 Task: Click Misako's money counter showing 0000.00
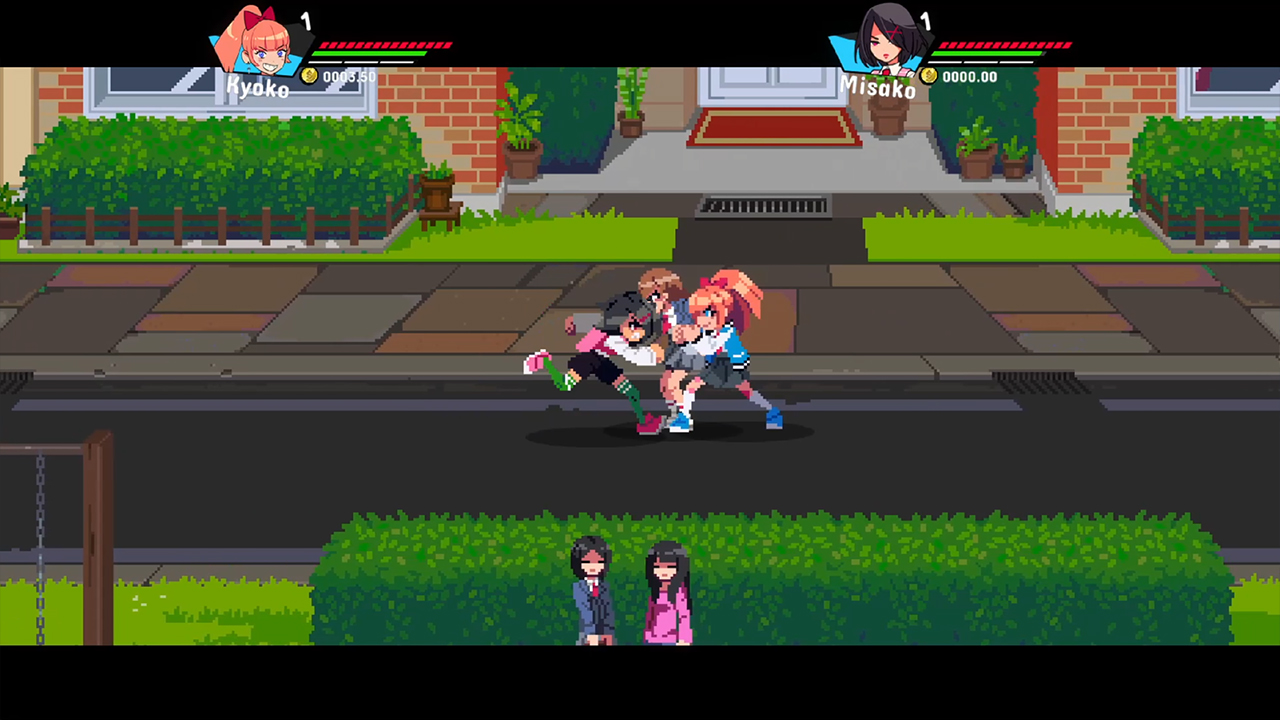click(x=968, y=76)
